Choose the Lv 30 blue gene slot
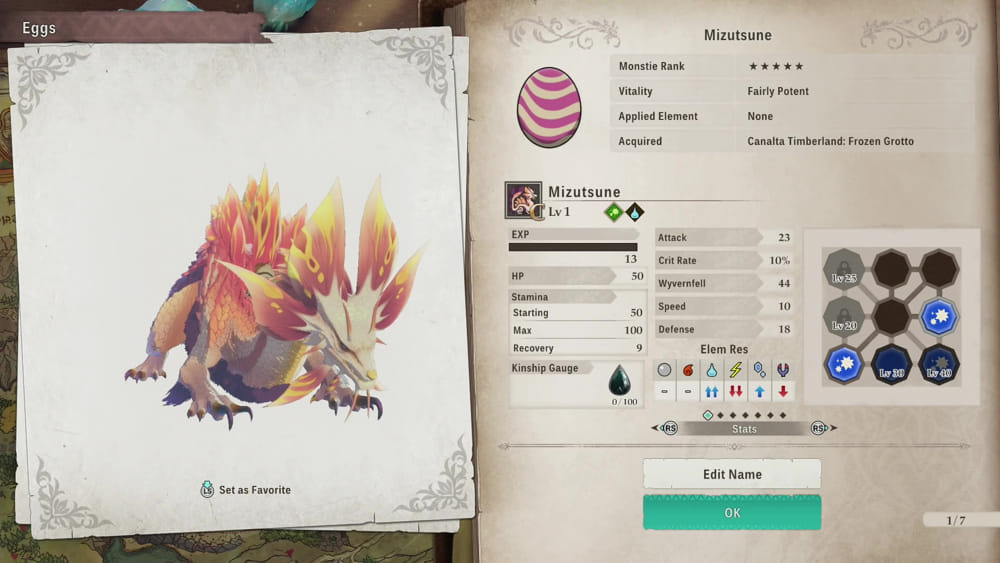The width and height of the screenshot is (1000, 563). pyautogui.click(x=891, y=366)
